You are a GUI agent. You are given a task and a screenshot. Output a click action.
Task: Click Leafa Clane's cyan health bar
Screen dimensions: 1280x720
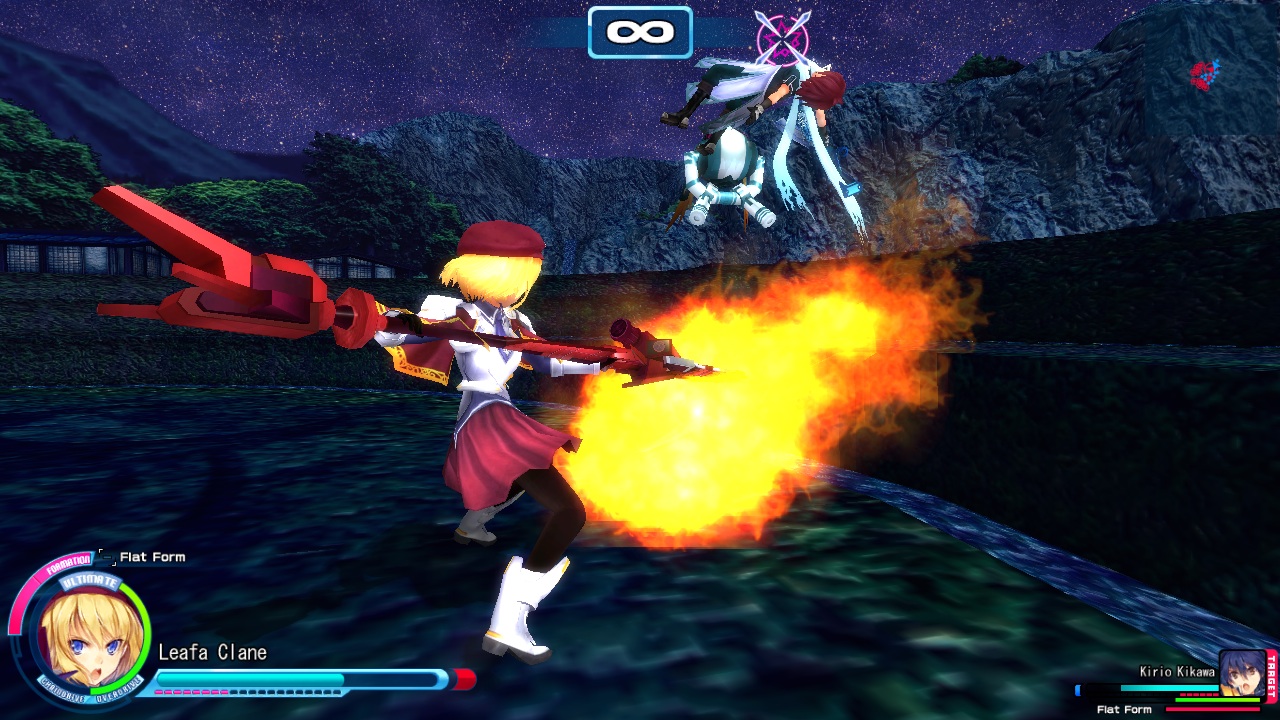point(250,677)
